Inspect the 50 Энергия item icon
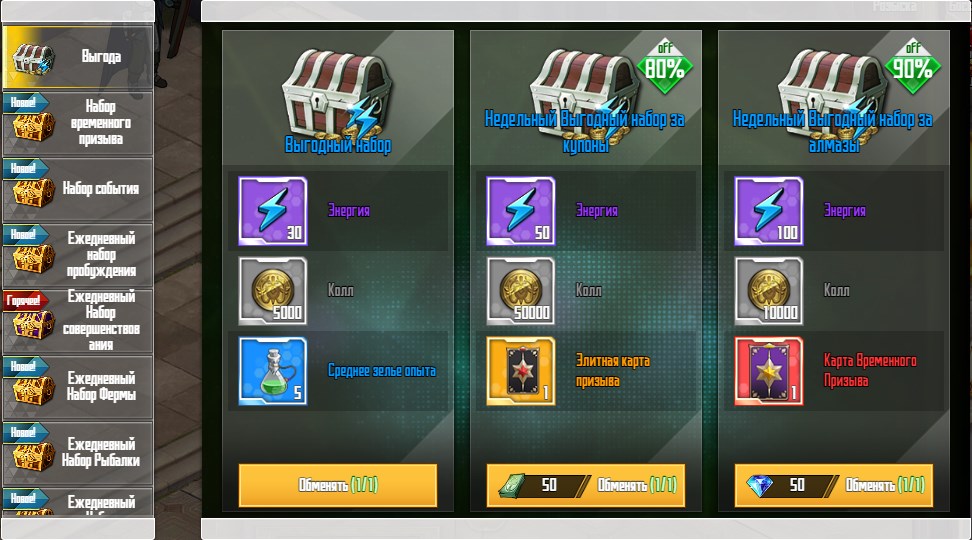972x540 pixels. point(520,211)
